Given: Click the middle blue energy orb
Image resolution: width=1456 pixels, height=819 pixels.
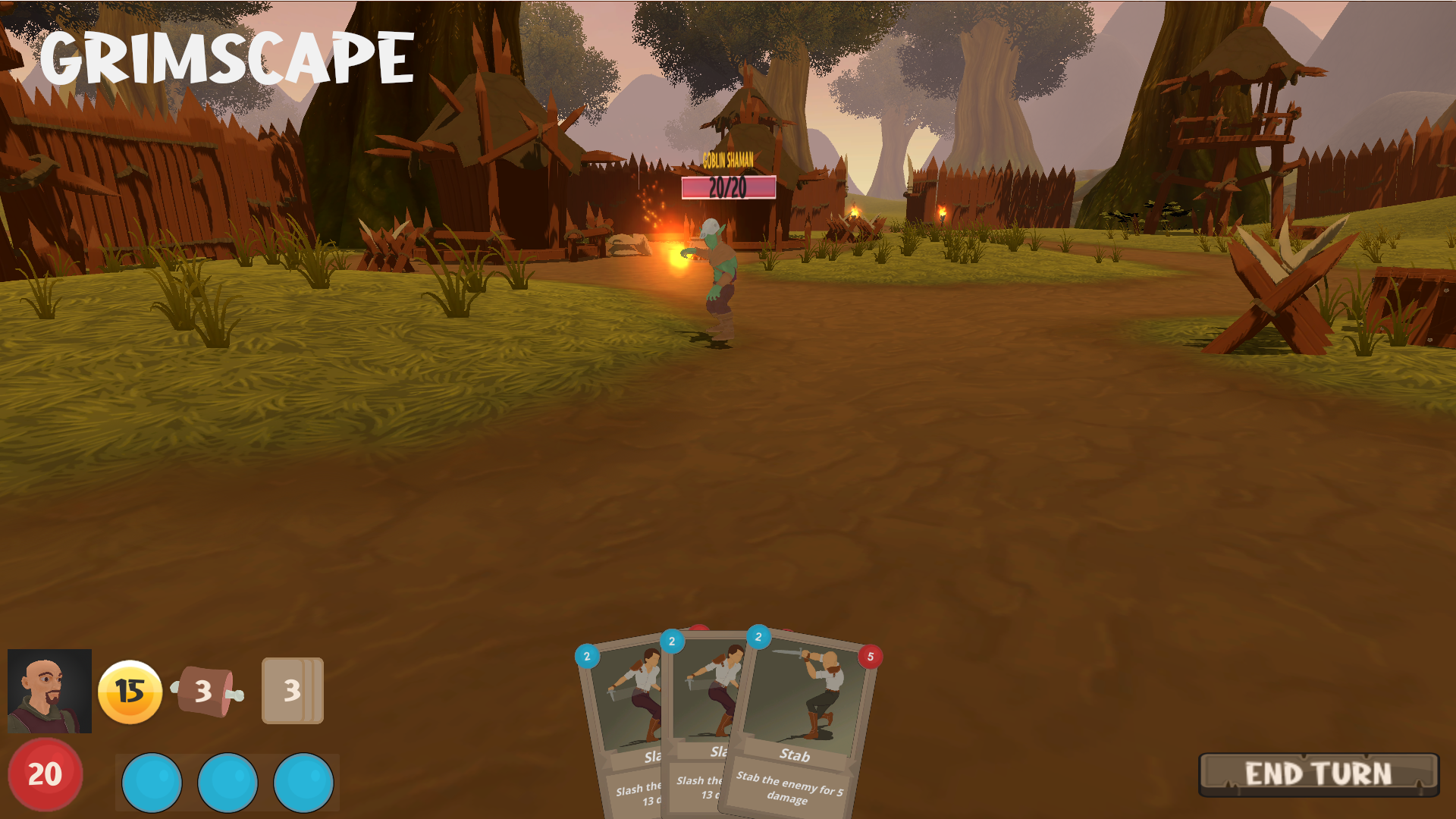Looking at the screenshot, I should pyautogui.click(x=229, y=782).
